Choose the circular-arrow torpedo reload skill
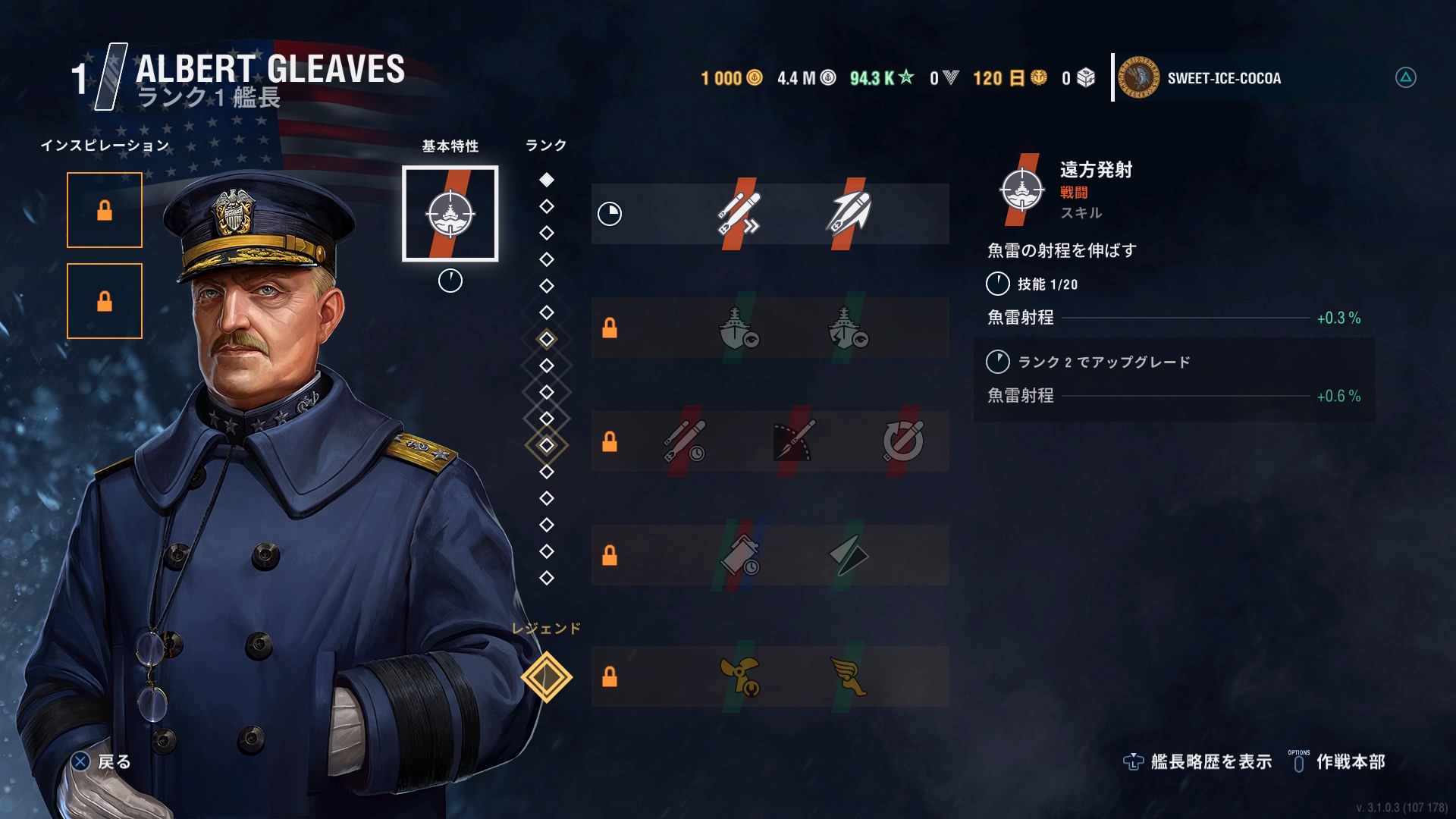Image resolution: width=1456 pixels, height=819 pixels. 903,441
